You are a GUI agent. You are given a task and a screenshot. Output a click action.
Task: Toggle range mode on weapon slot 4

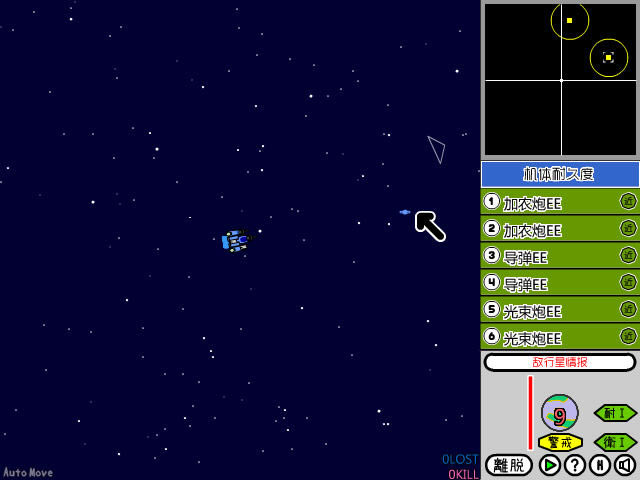[628, 282]
